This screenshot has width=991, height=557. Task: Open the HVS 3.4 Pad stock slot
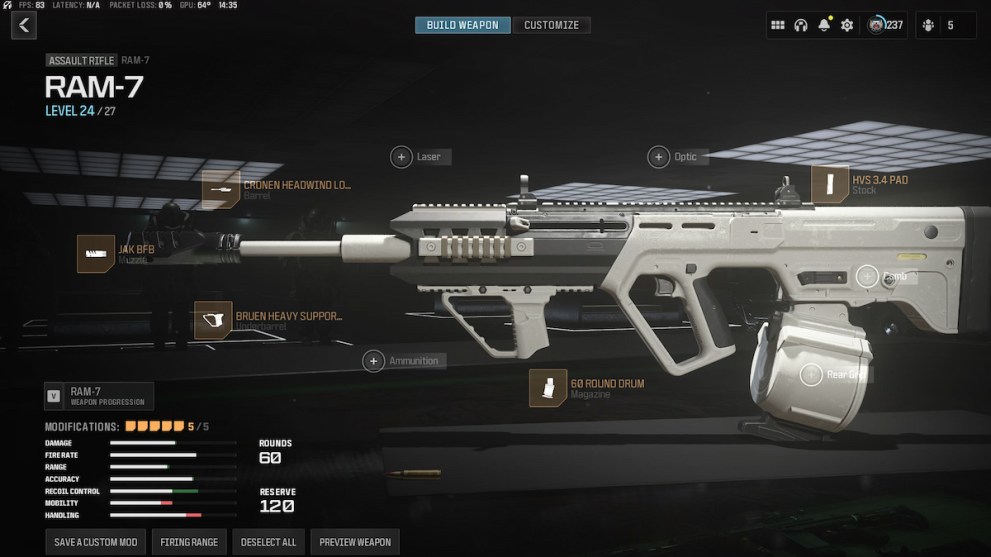[829, 185]
